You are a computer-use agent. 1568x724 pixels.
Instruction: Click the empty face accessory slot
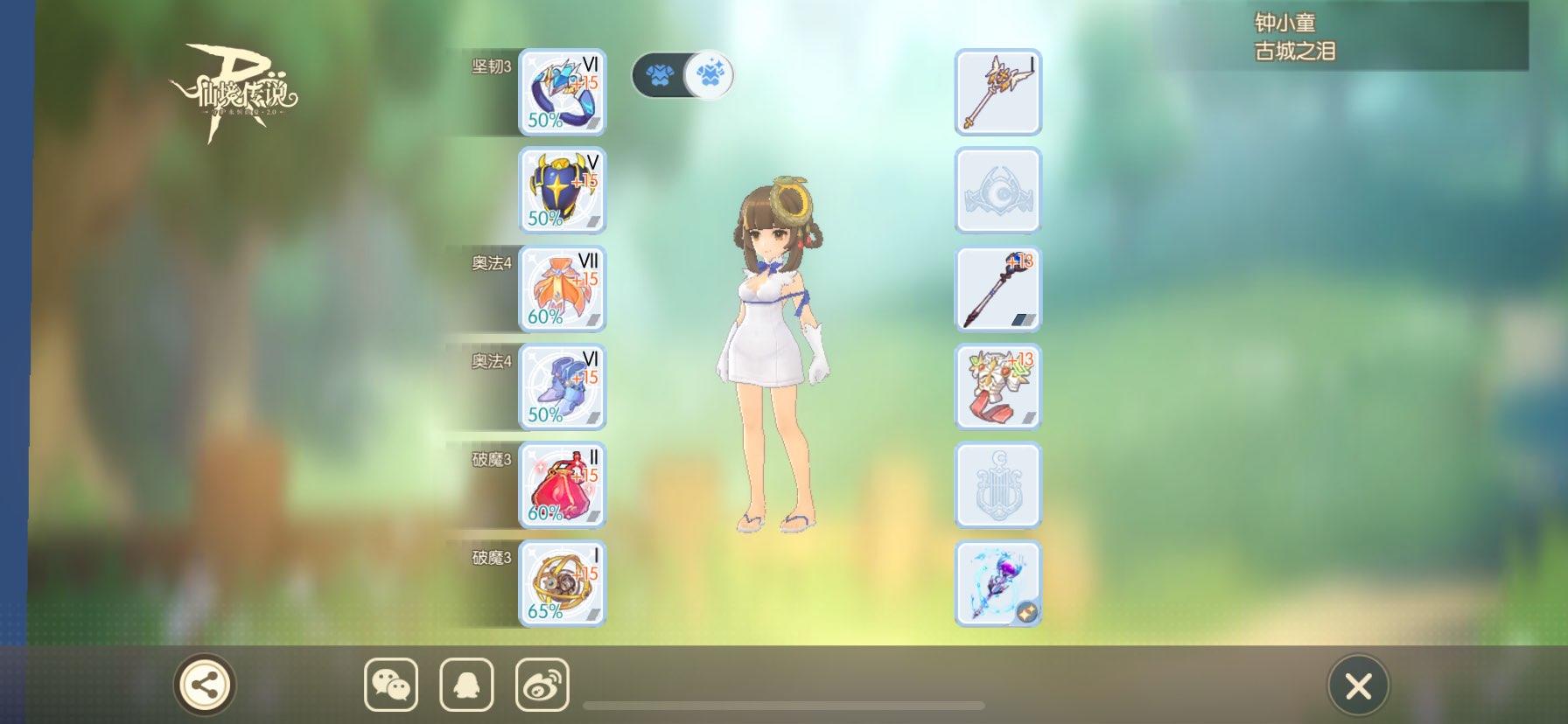(997, 191)
